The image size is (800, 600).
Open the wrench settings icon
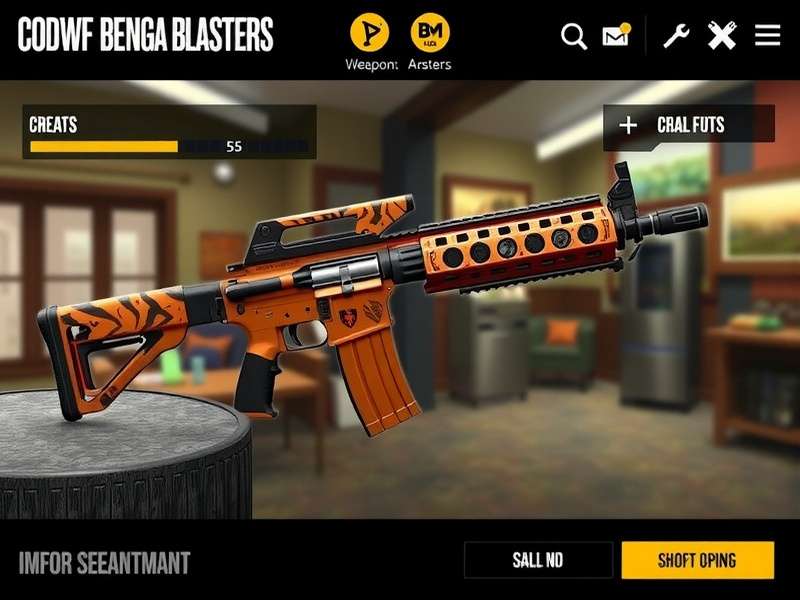tap(677, 37)
